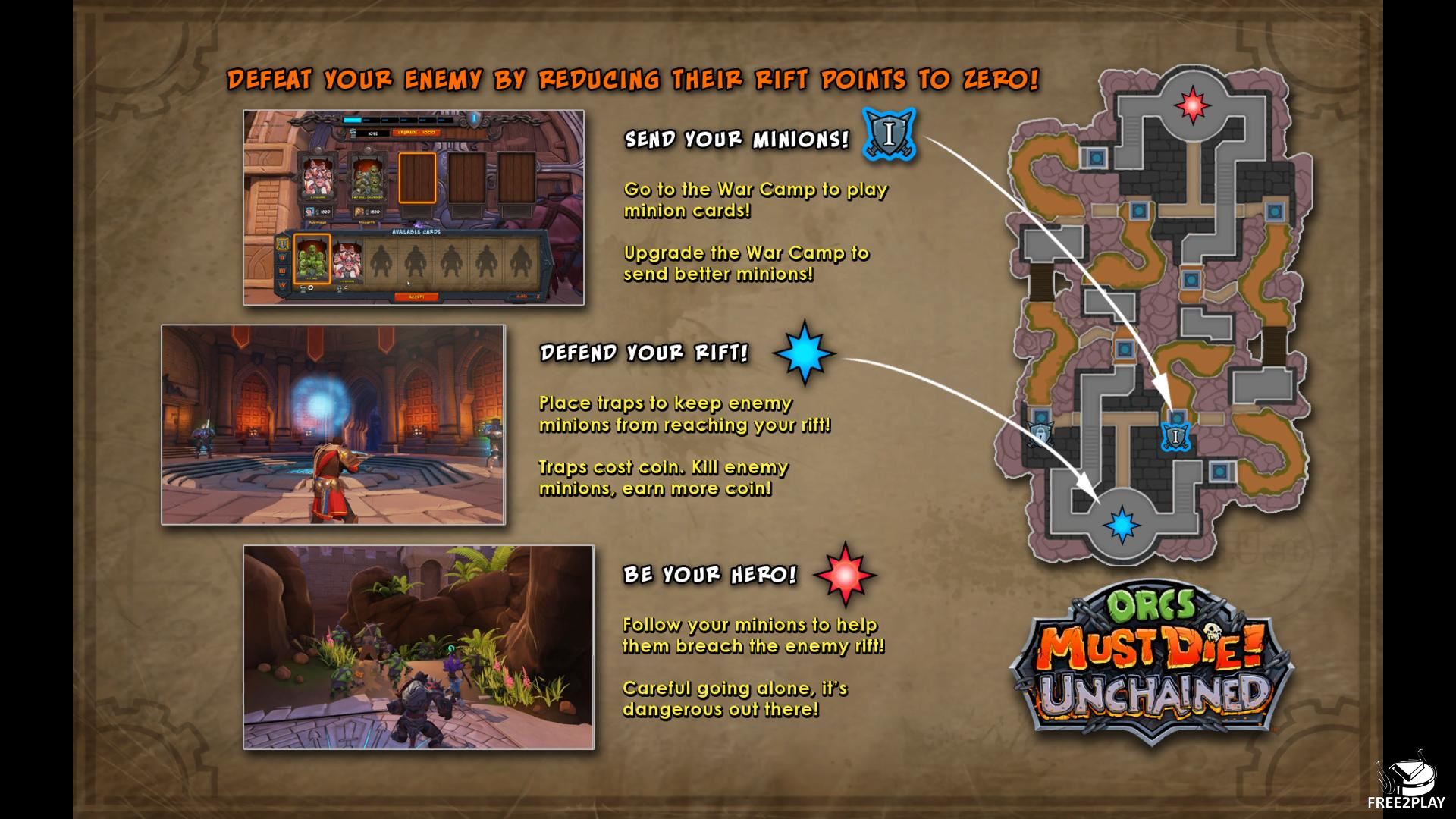Select the red enemy rift marker on the map
The width and height of the screenshot is (1456, 819).
(x=1191, y=104)
